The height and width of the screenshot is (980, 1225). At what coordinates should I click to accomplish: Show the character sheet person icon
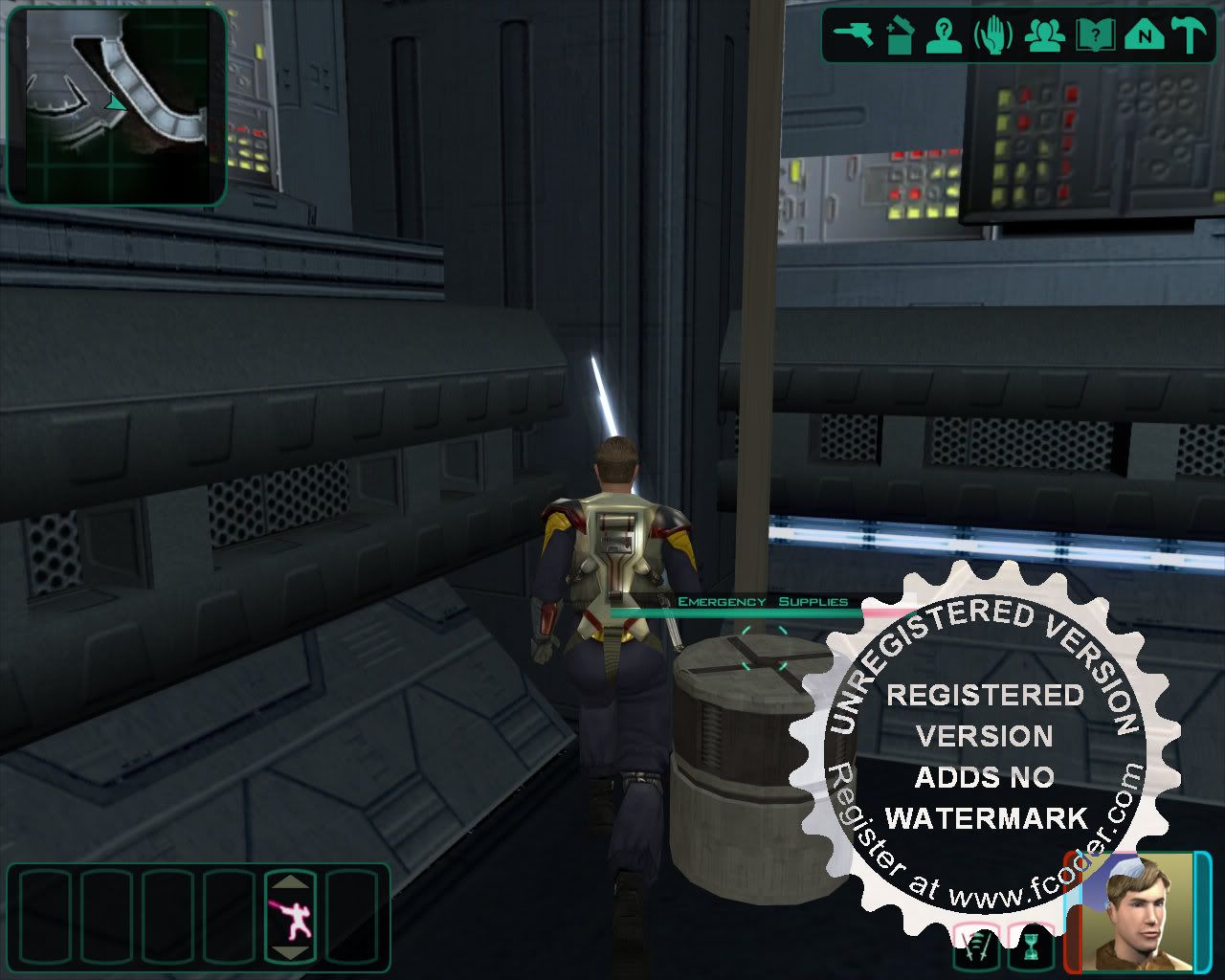(945, 35)
